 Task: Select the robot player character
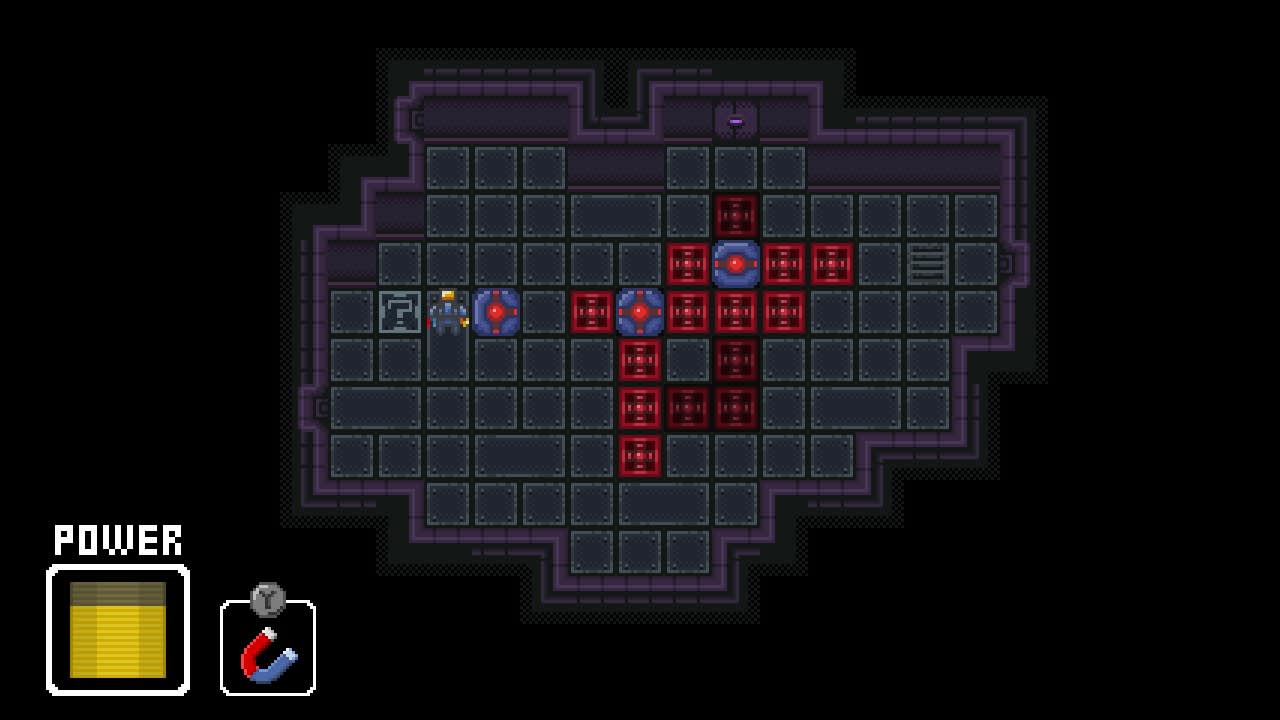pyautogui.click(x=446, y=311)
